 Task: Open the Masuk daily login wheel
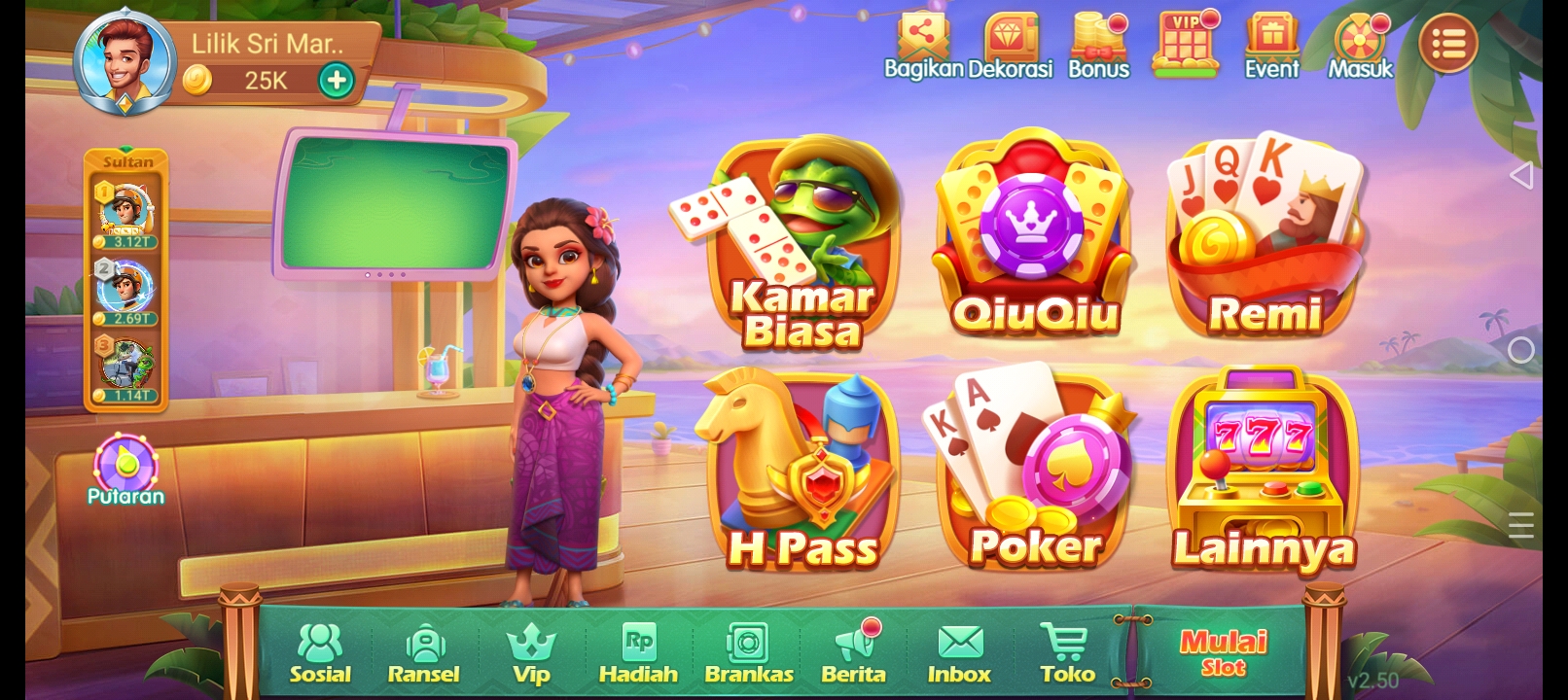[1359, 41]
